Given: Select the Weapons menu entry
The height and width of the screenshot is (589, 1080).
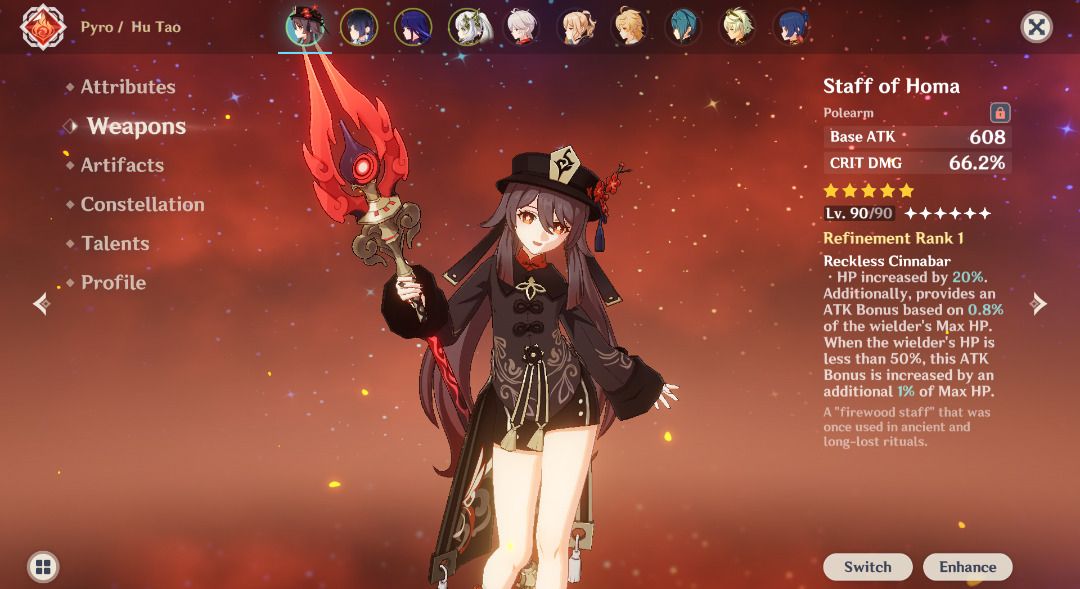Looking at the screenshot, I should coord(136,127).
